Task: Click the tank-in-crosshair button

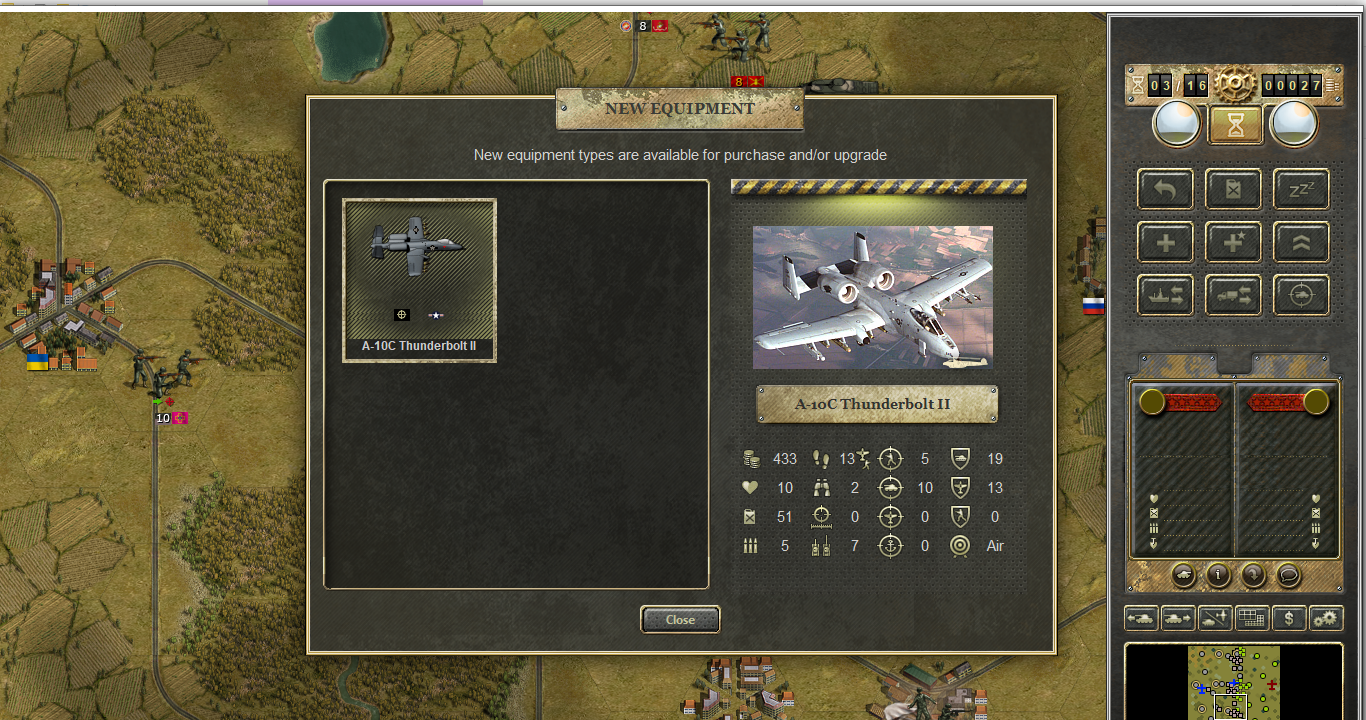Action: [x=1301, y=295]
